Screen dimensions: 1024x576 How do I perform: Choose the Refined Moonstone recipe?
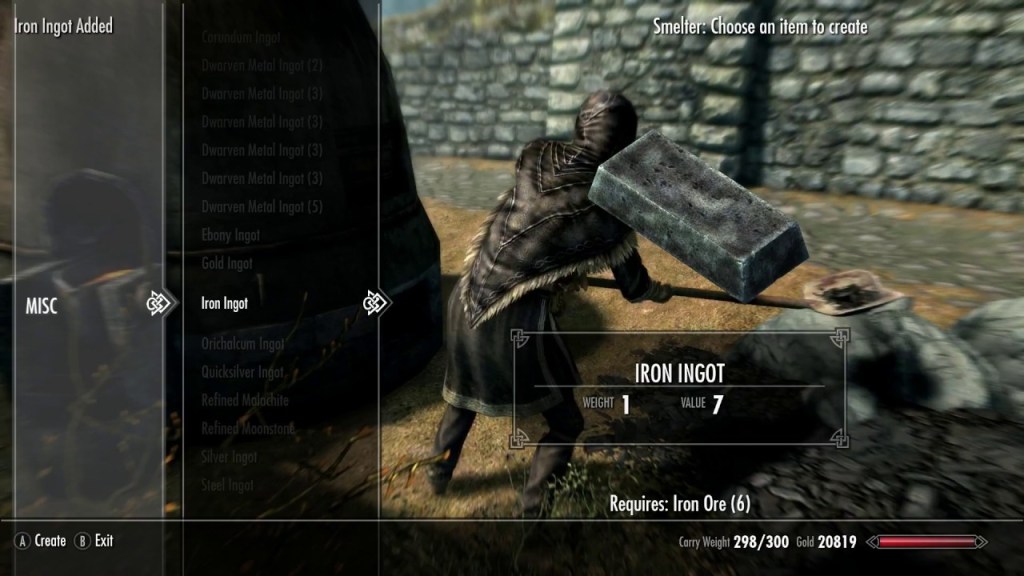[247, 428]
